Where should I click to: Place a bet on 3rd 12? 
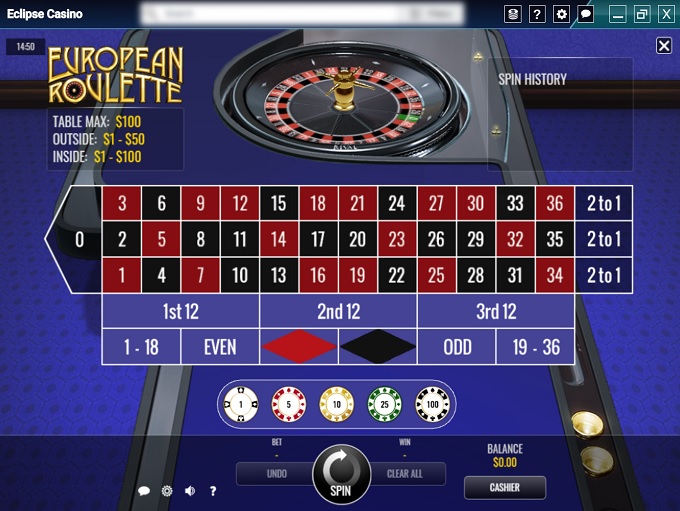click(495, 311)
